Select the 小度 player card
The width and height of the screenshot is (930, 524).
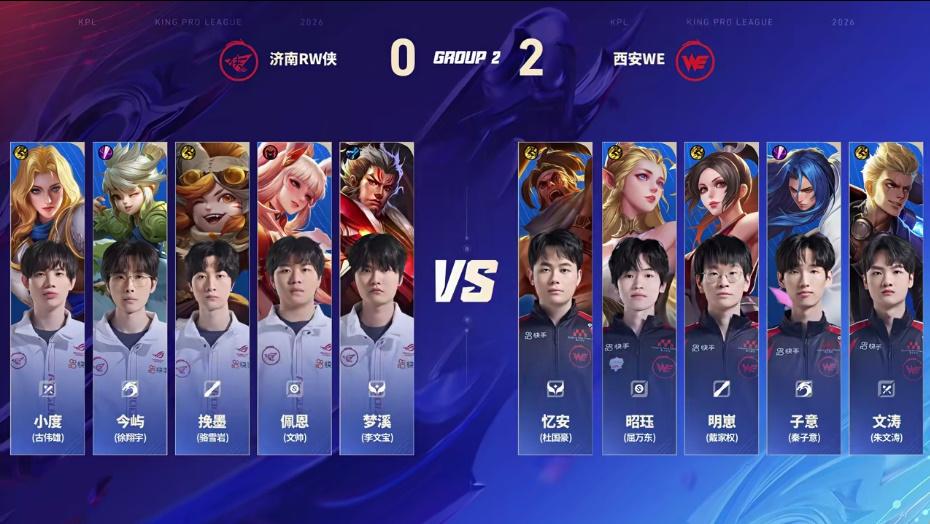48,297
